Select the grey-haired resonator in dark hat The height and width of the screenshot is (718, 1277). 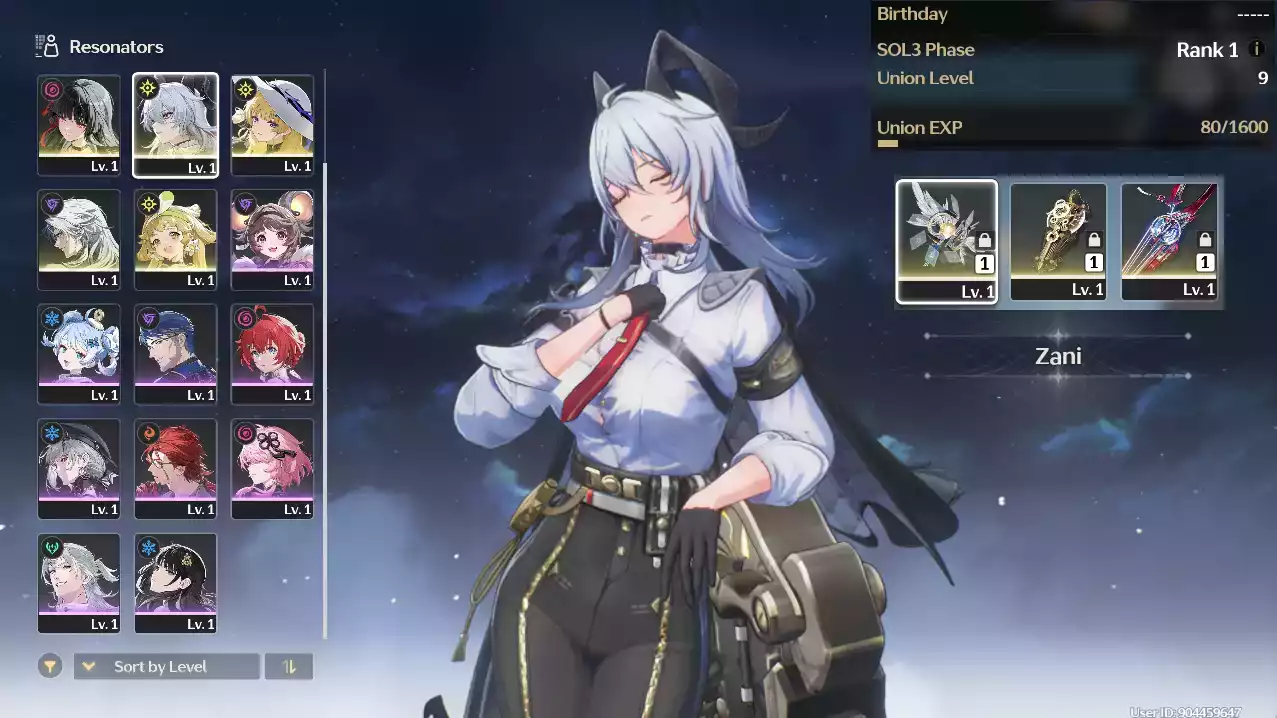[x=79, y=468]
